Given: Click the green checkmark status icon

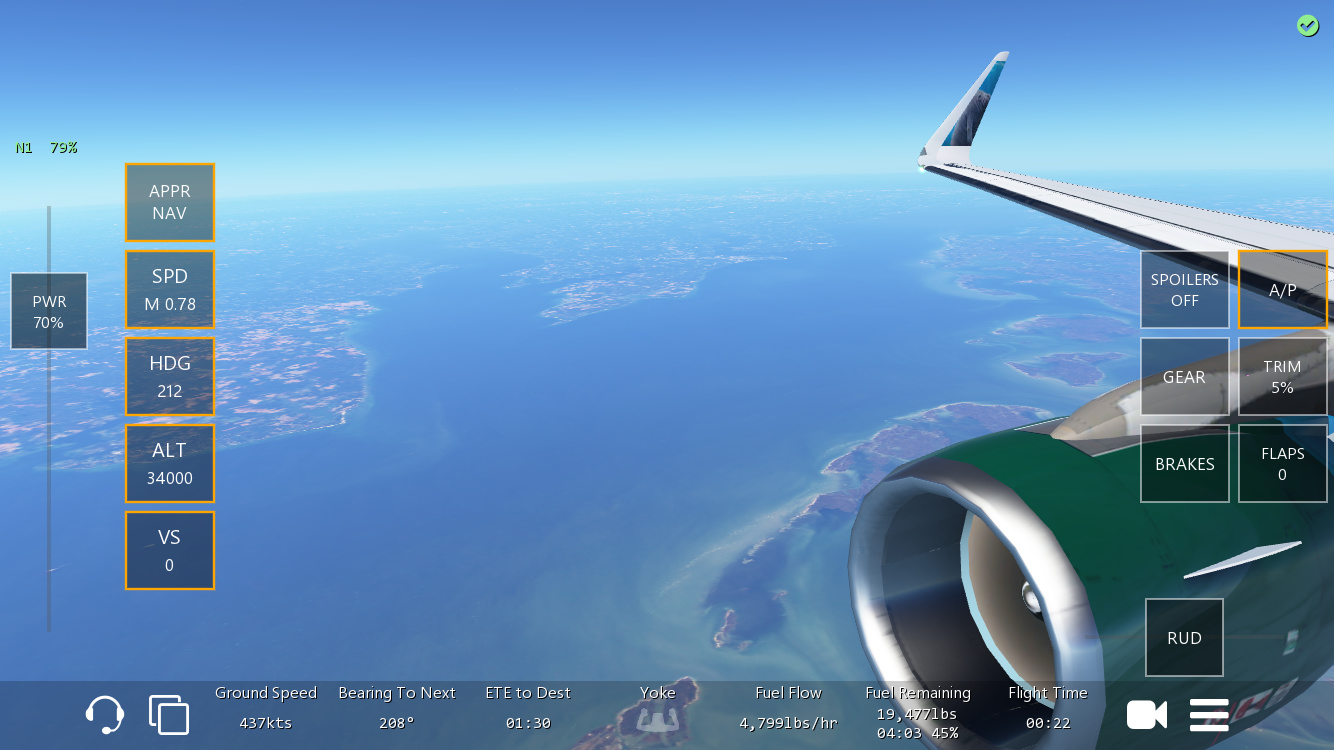Looking at the screenshot, I should pos(1308,25).
